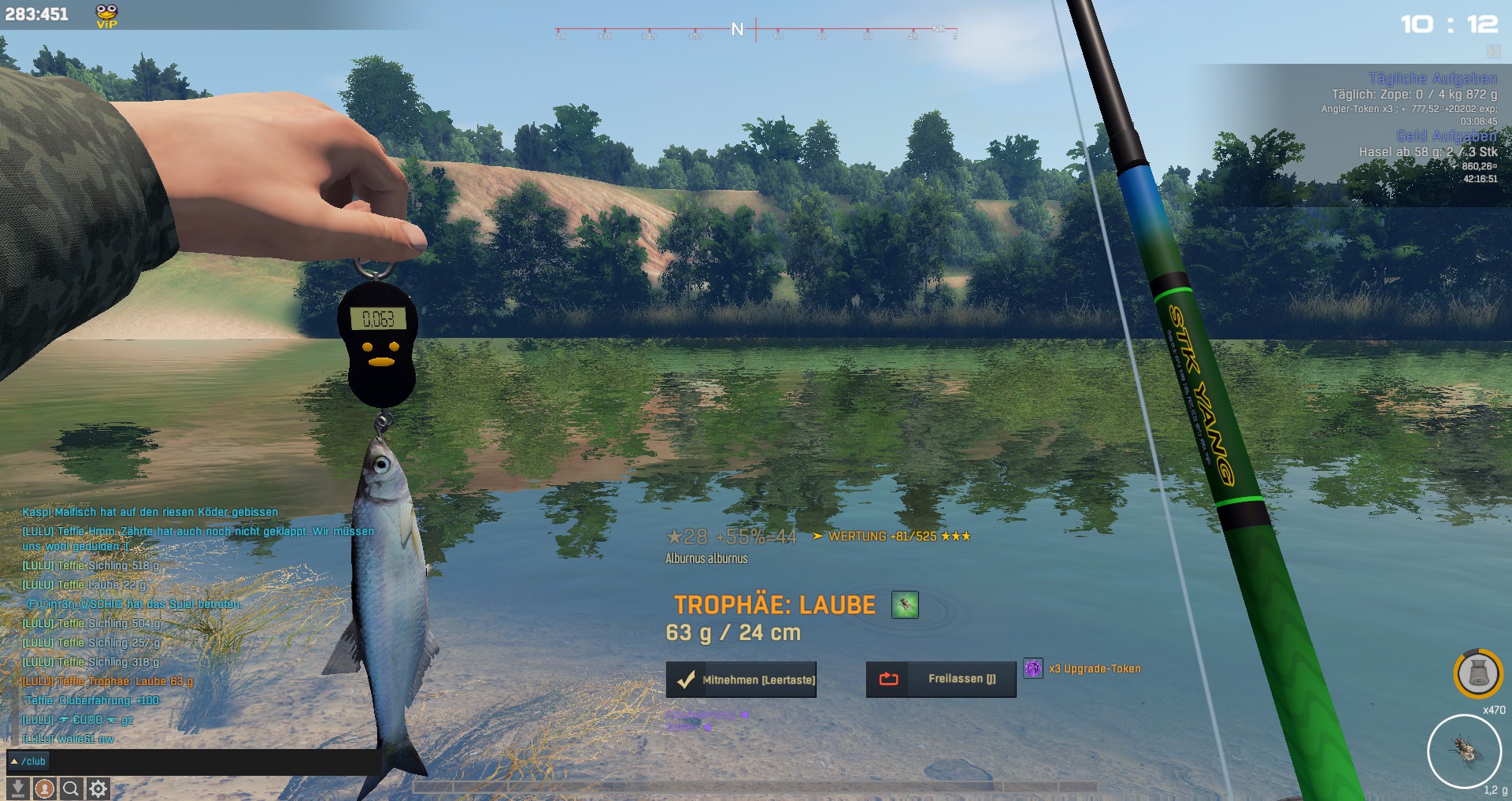The height and width of the screenshot is (801, 1512).
Task: Click the VIP duck icon
Action: [x=106, y=15]
